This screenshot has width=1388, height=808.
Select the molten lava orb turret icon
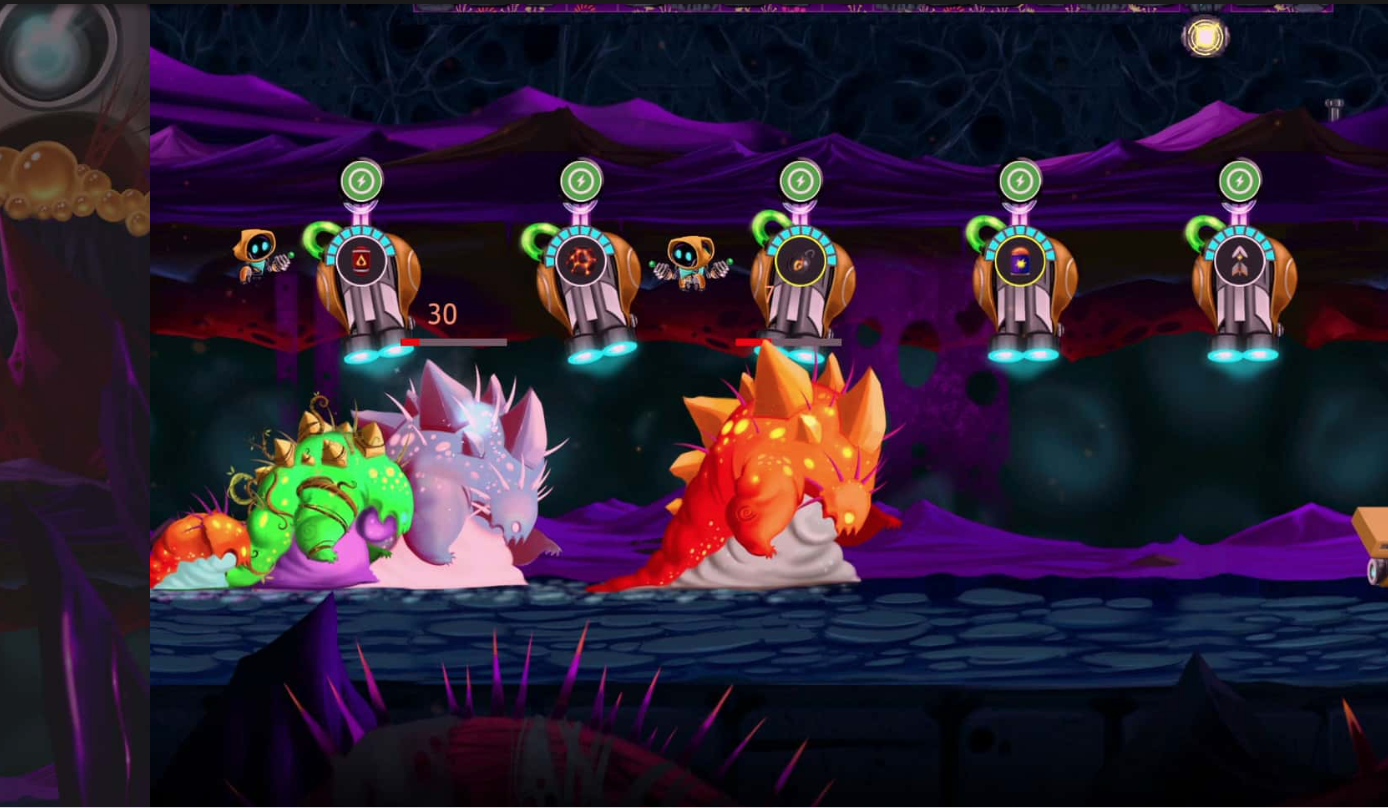581,261
